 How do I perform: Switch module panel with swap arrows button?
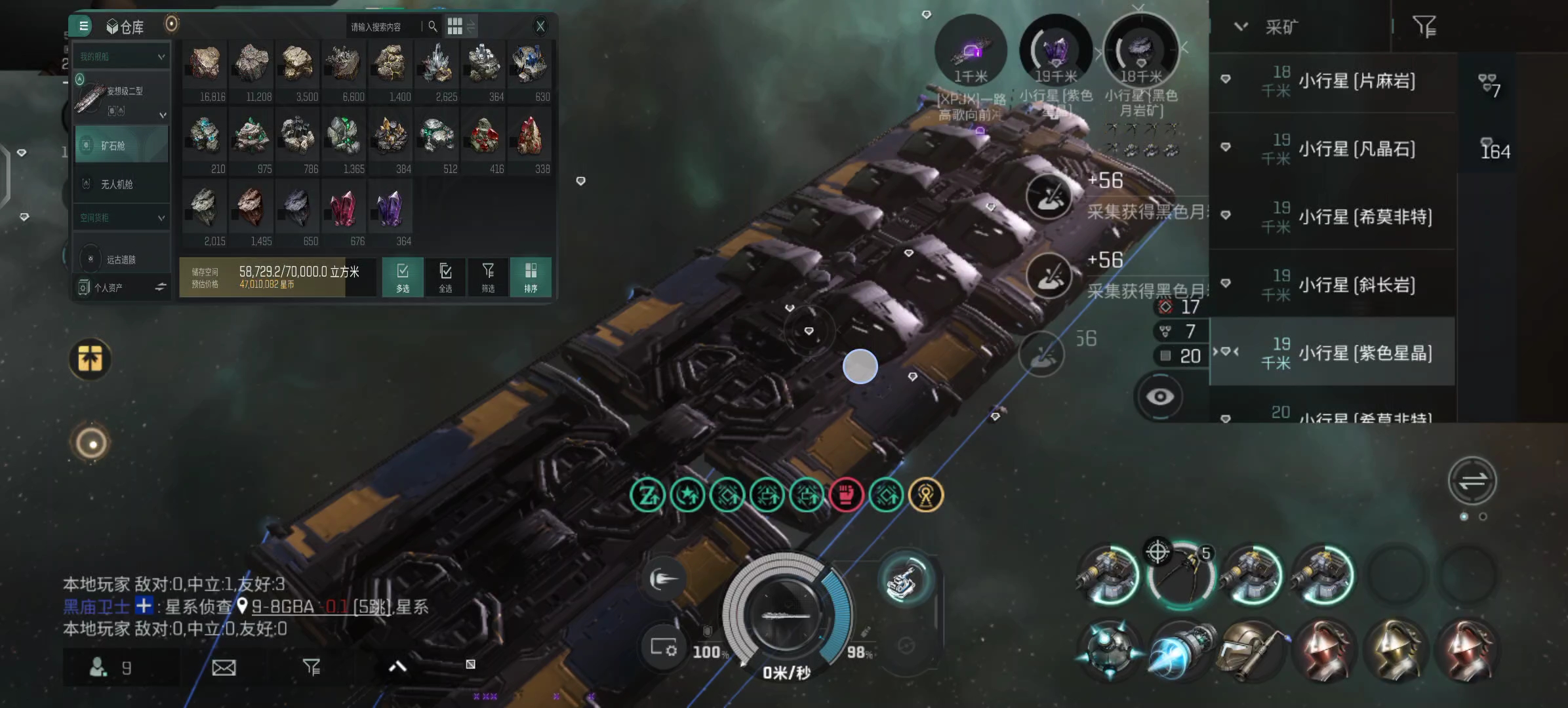coord(1472,481)
